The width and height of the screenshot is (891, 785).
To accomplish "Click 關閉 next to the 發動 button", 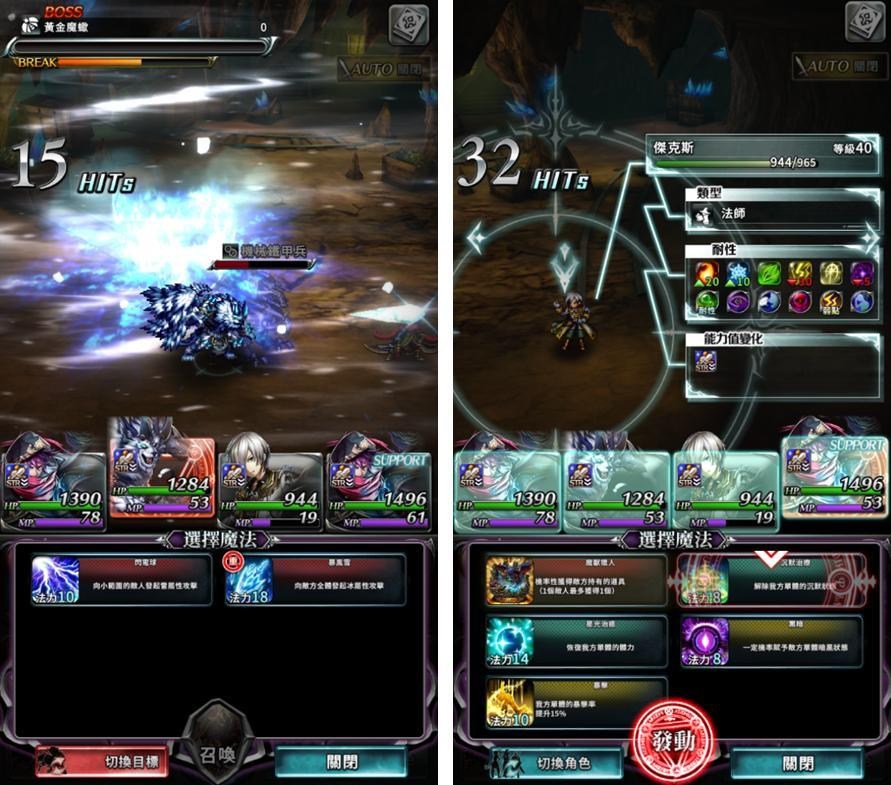I will click(797, 763).
